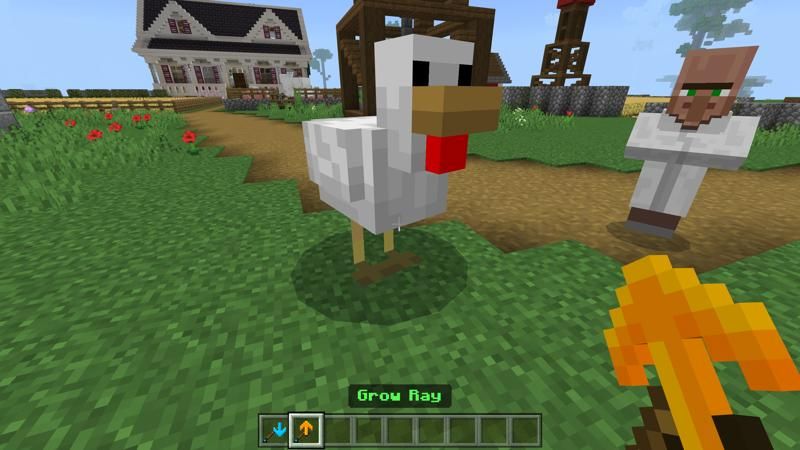
Task: Select the blue down-arrow shrink ray slot
Action: coord(275,430)
